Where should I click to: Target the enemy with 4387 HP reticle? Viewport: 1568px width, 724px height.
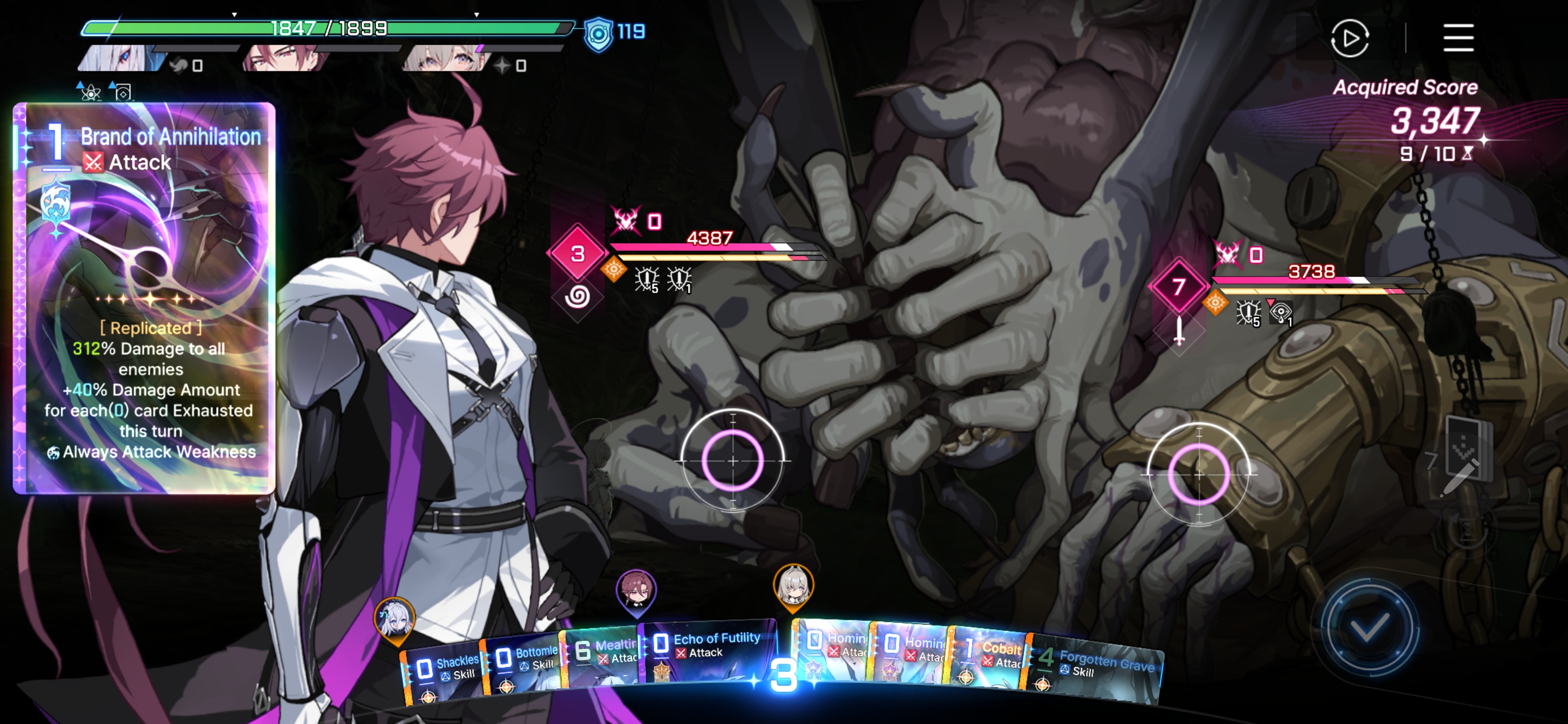(733, 461)
